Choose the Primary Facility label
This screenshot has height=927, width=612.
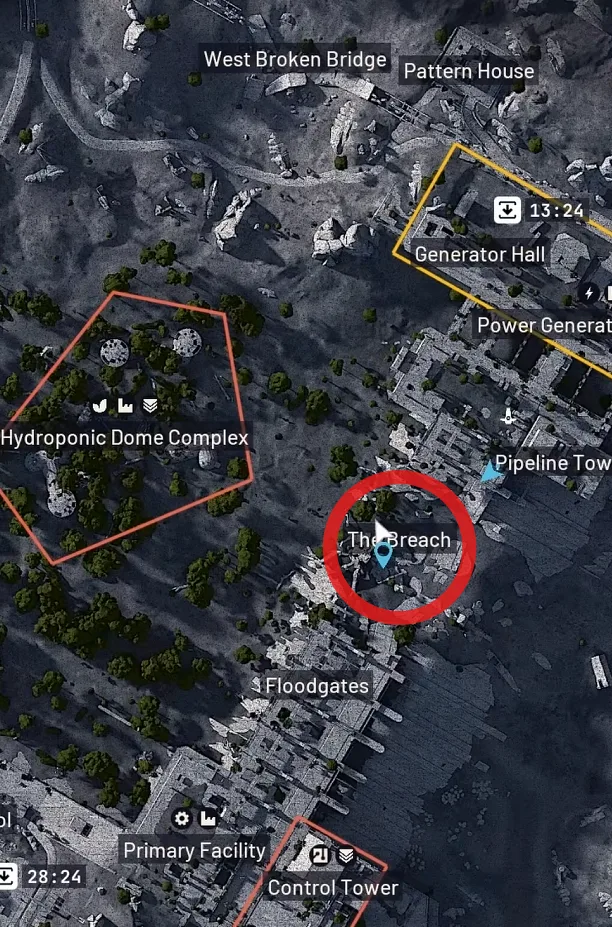tap(194, 851)
